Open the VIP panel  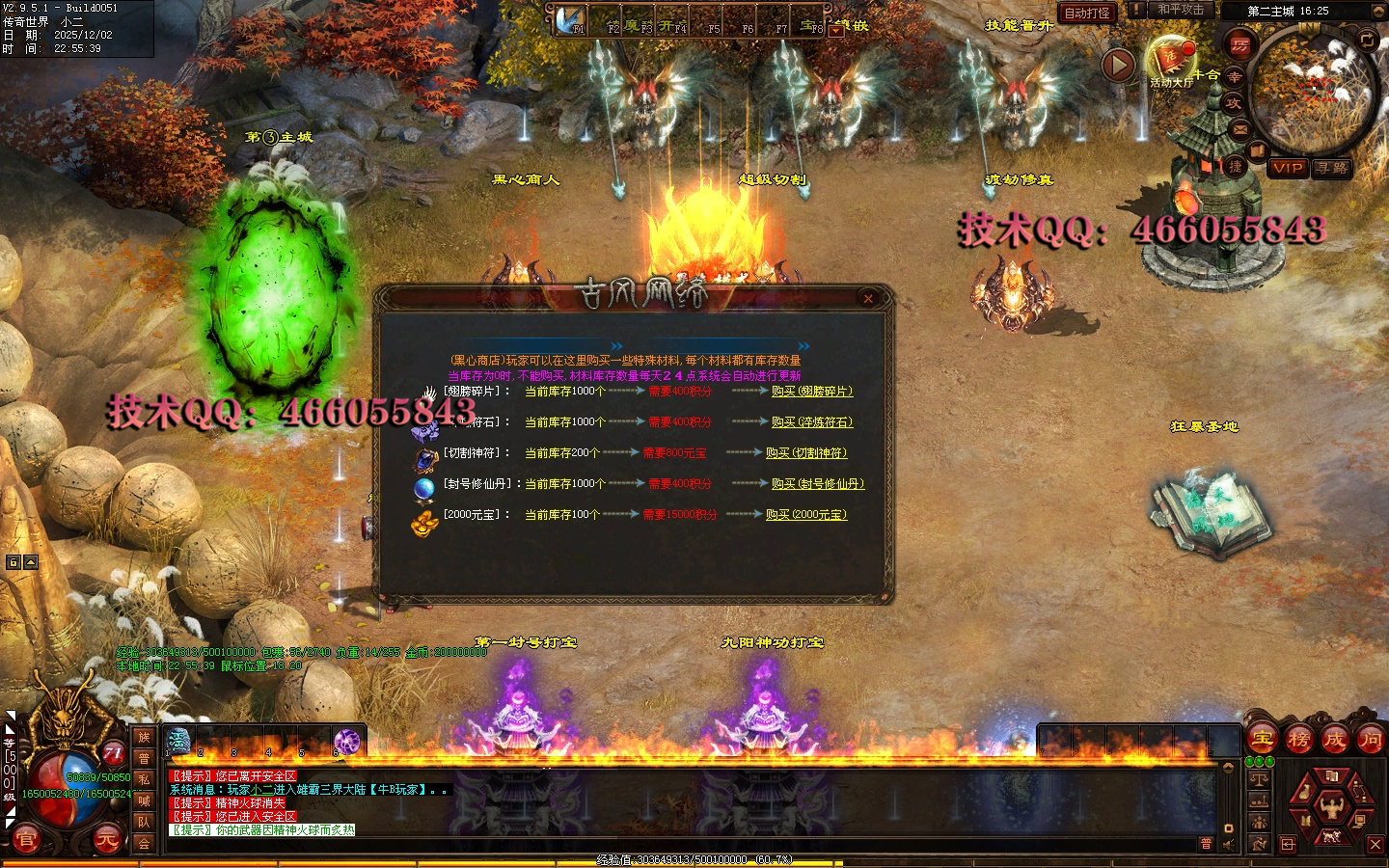click(1288, 168)
